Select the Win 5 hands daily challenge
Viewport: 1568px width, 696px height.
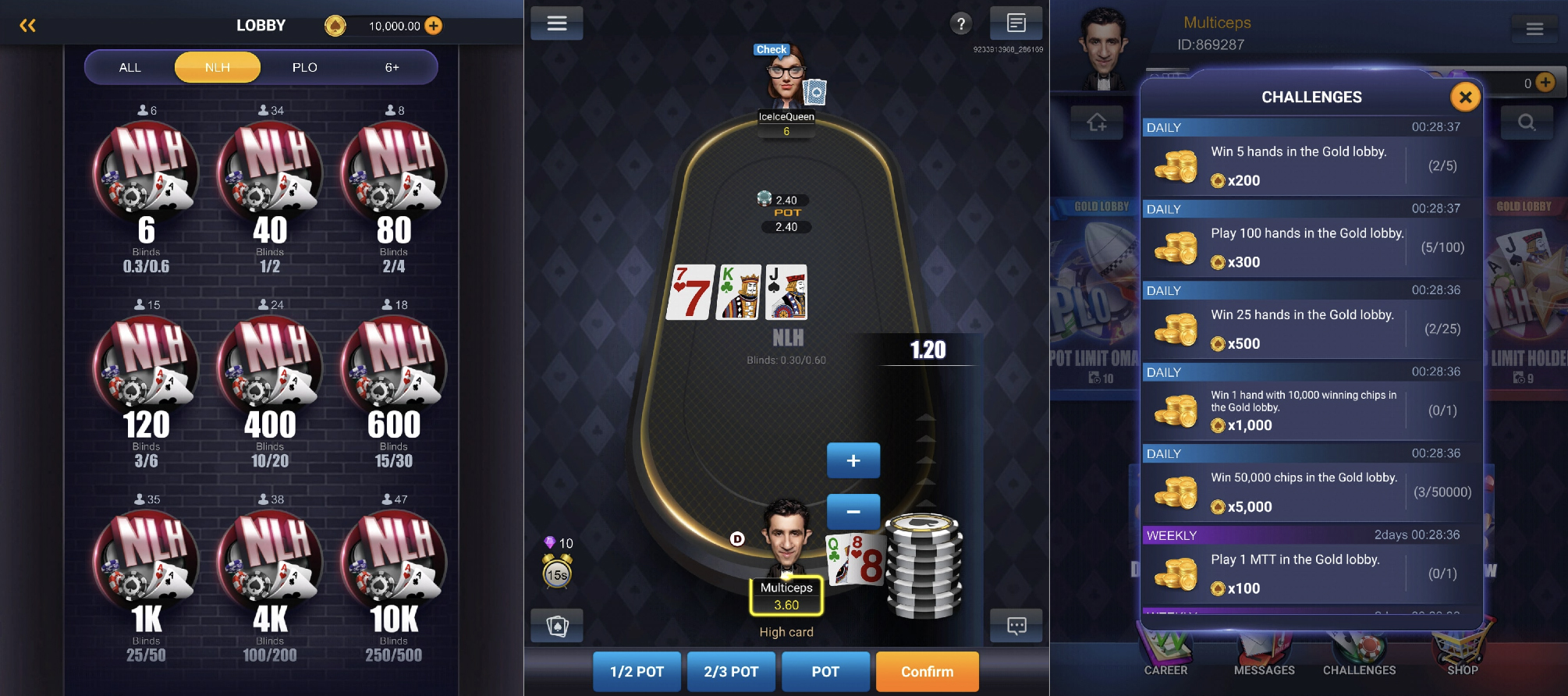coord(1311,165)
